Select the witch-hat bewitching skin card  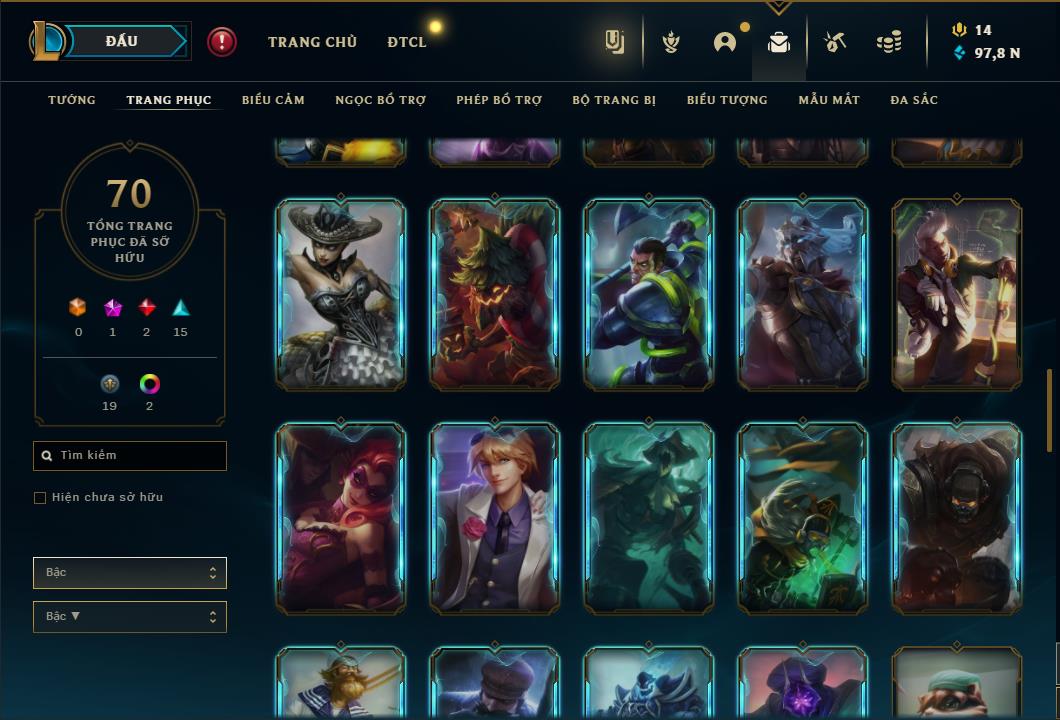[x=341, y=293]
